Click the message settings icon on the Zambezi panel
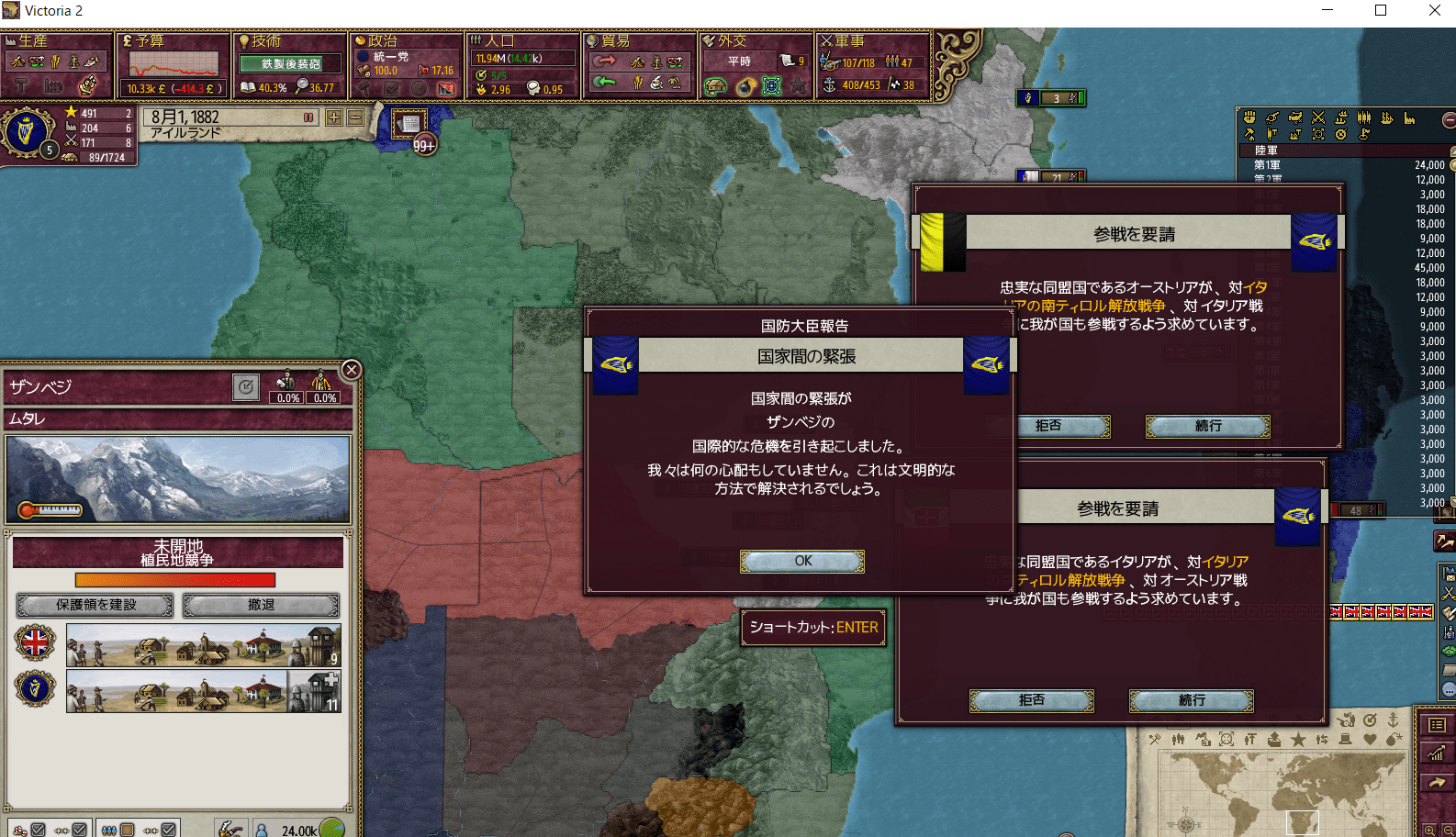1456x837 pixels. [245, 388]
